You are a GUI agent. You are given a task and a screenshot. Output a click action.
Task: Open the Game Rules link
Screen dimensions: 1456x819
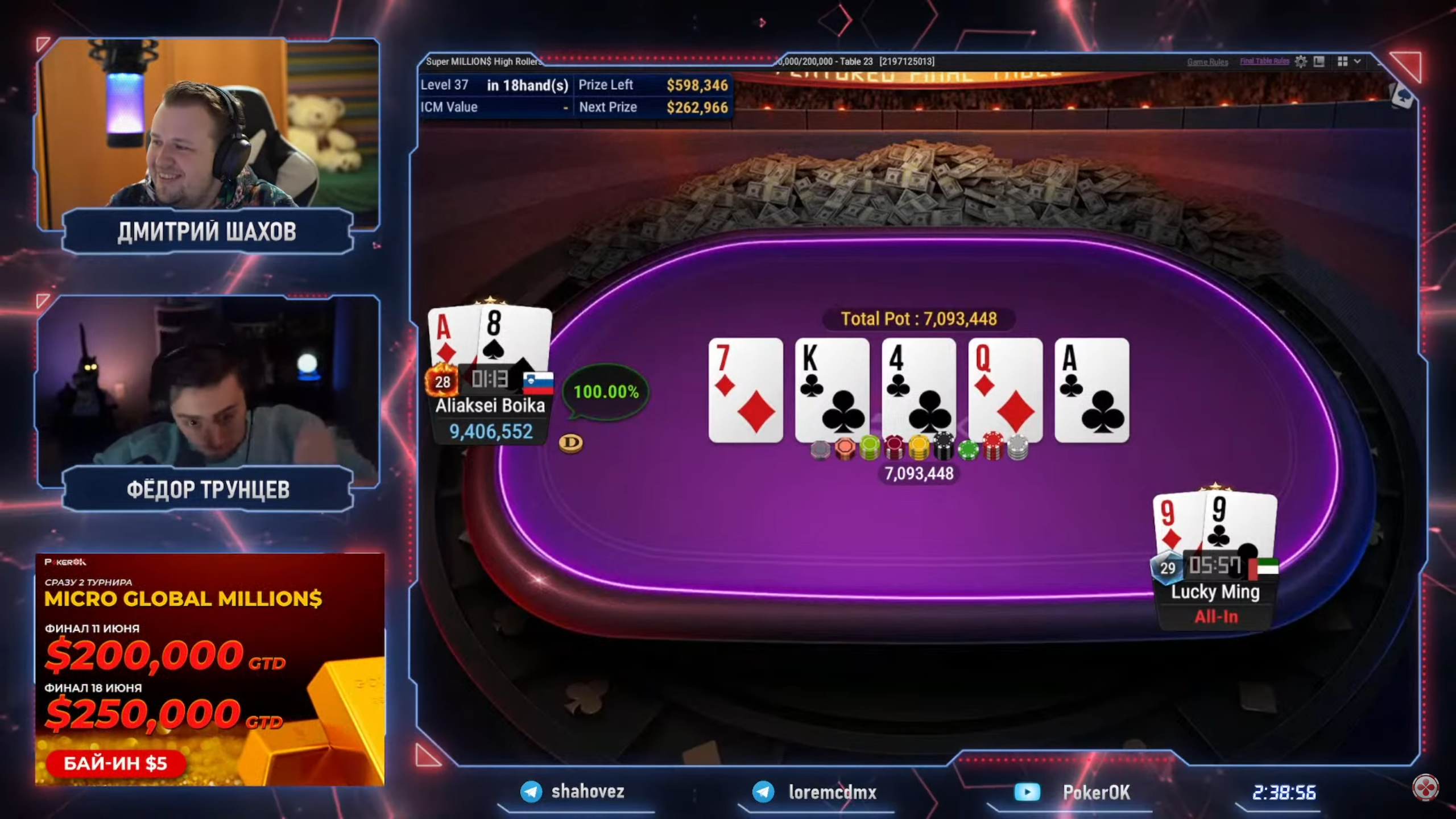click(1207, 61)
